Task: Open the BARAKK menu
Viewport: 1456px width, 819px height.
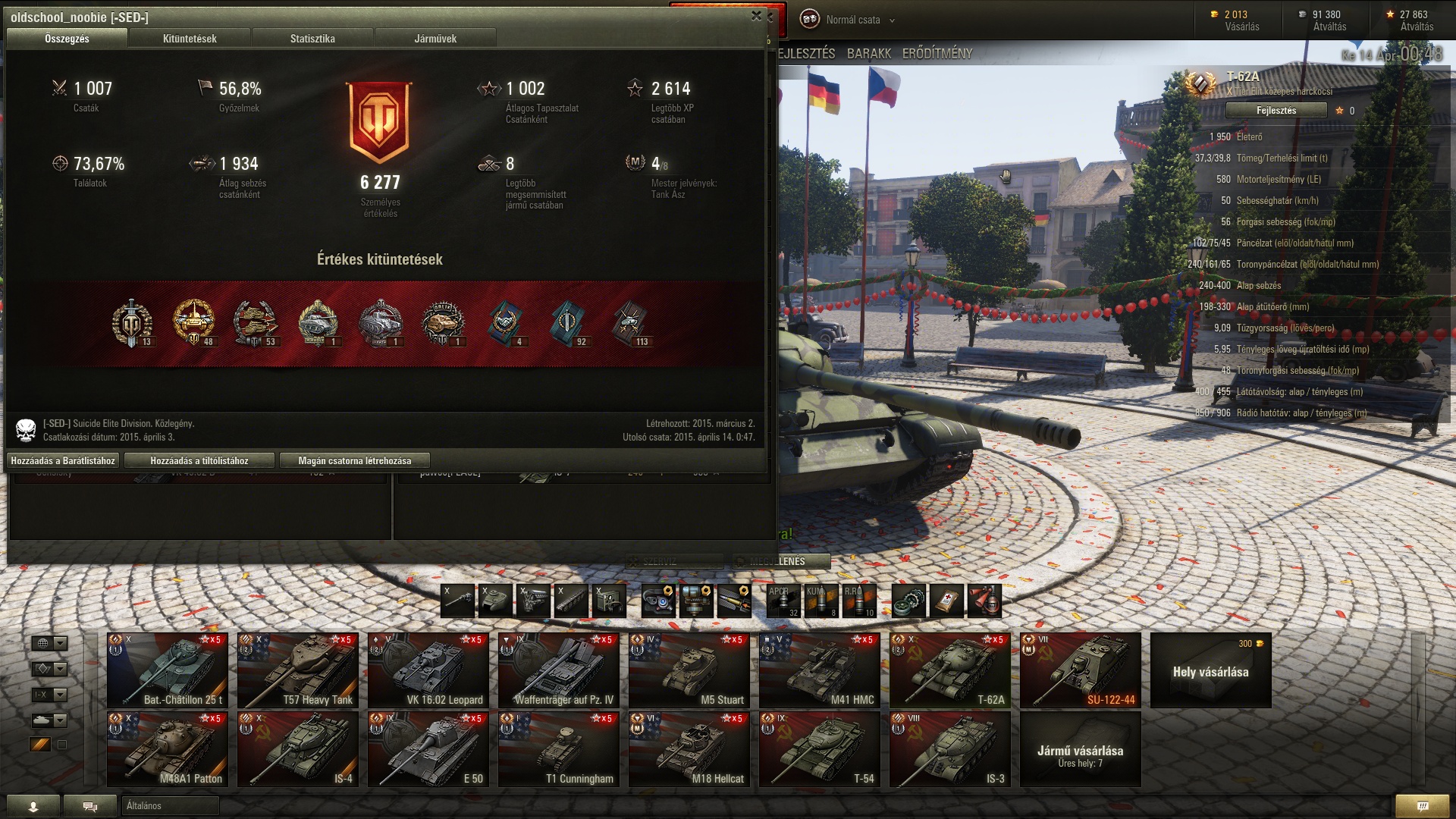Action: pos(869,54)
